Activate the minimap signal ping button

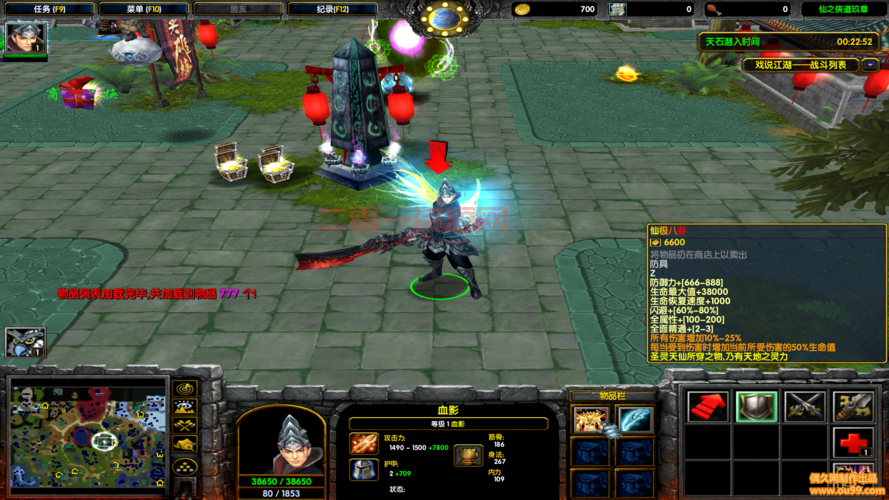(184, 389)
